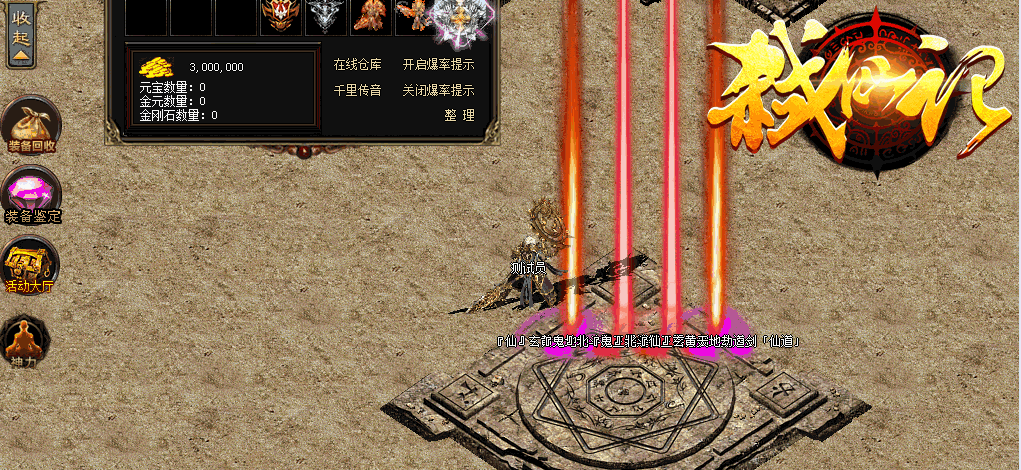Open 在线仓库 online warehouse
This screenshot has height=470, width=1021.
(x=357, y=65)
